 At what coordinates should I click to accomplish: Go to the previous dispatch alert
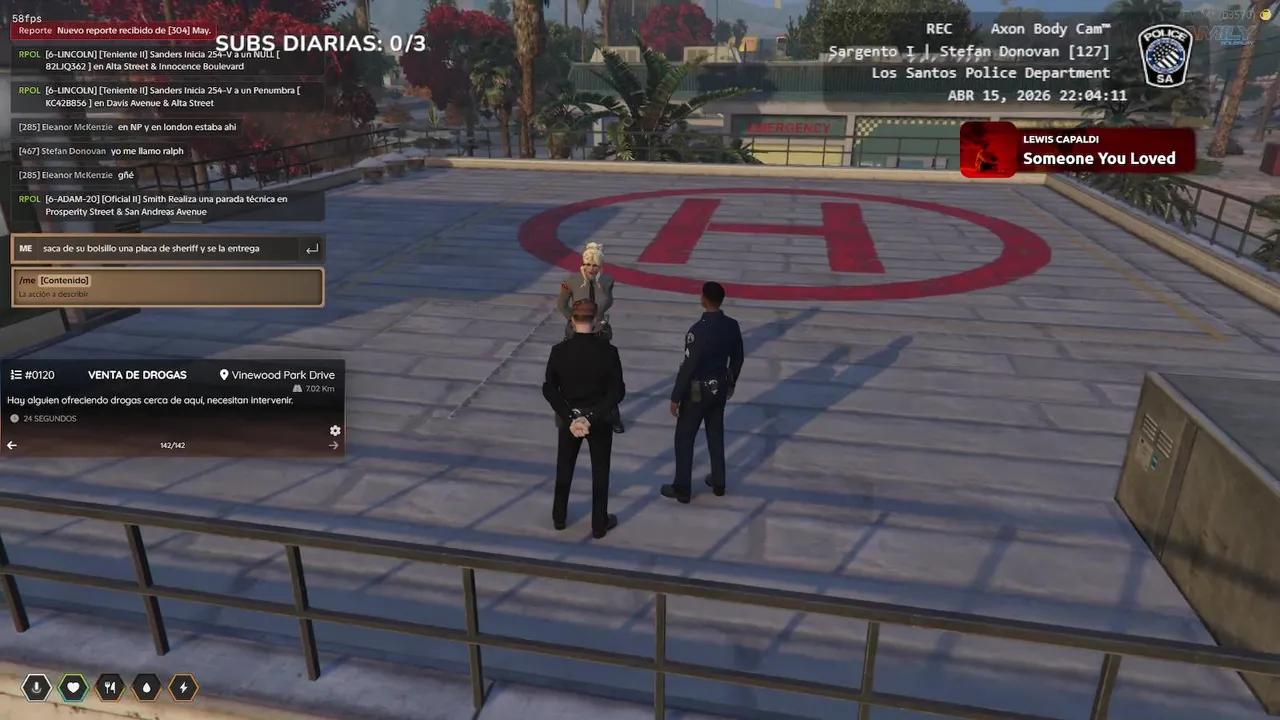pyautogui.click(x=12, y=445)
